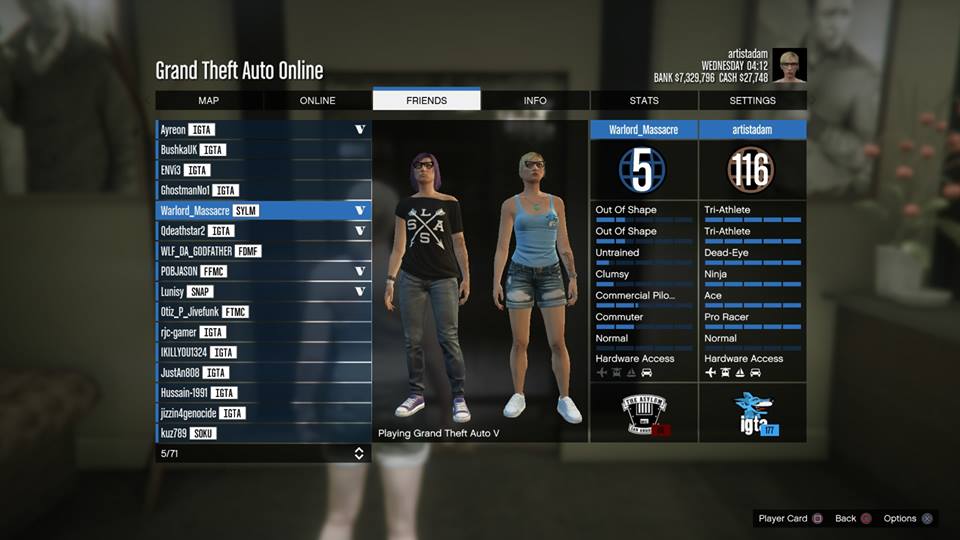Switch to the MAP tab
Image resolution: width=960 pixels, height=540 pixels.
[x=208, y=100]
